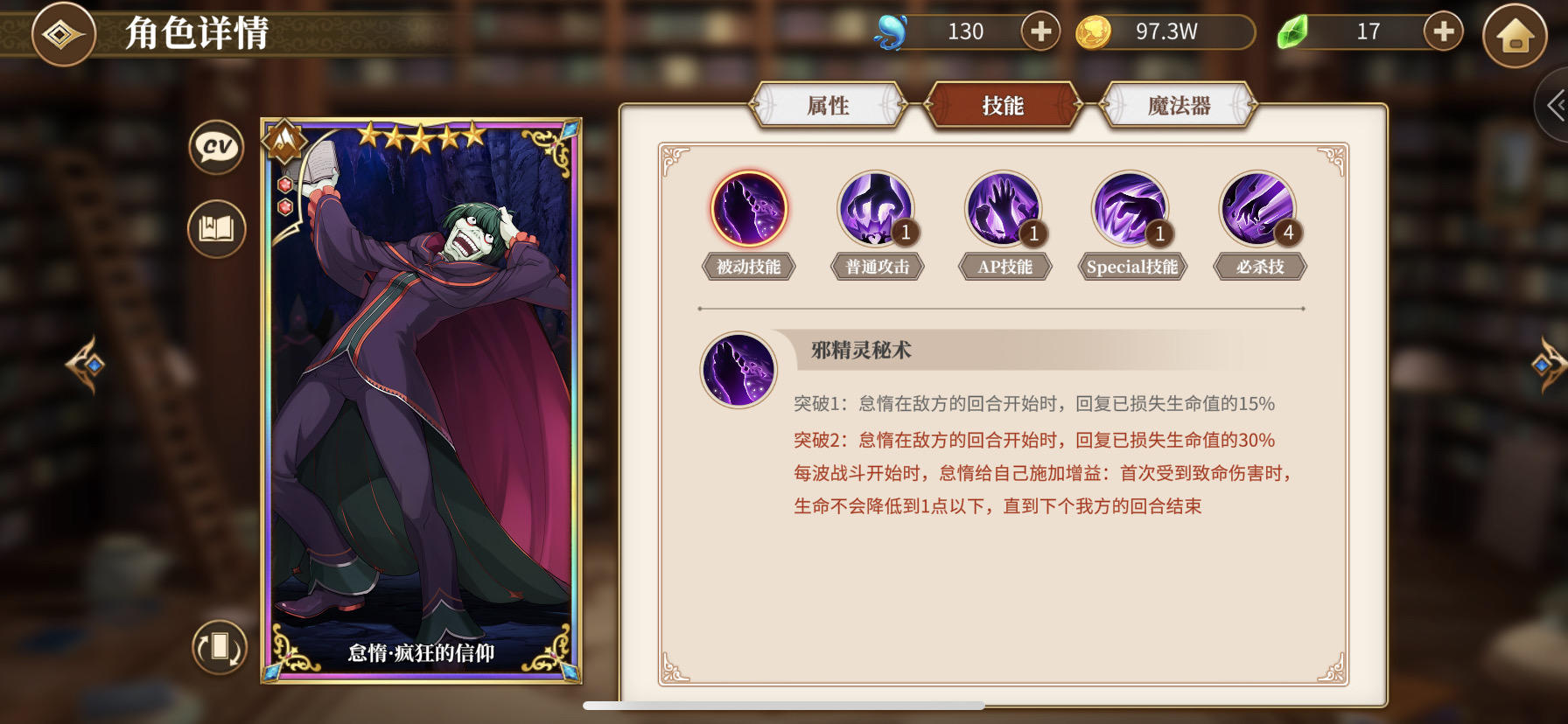Image resolution: width=1568 pixels, height=724 pixels.
Task: Switch to the 属性 attributes tab
Action: (827, 104)
